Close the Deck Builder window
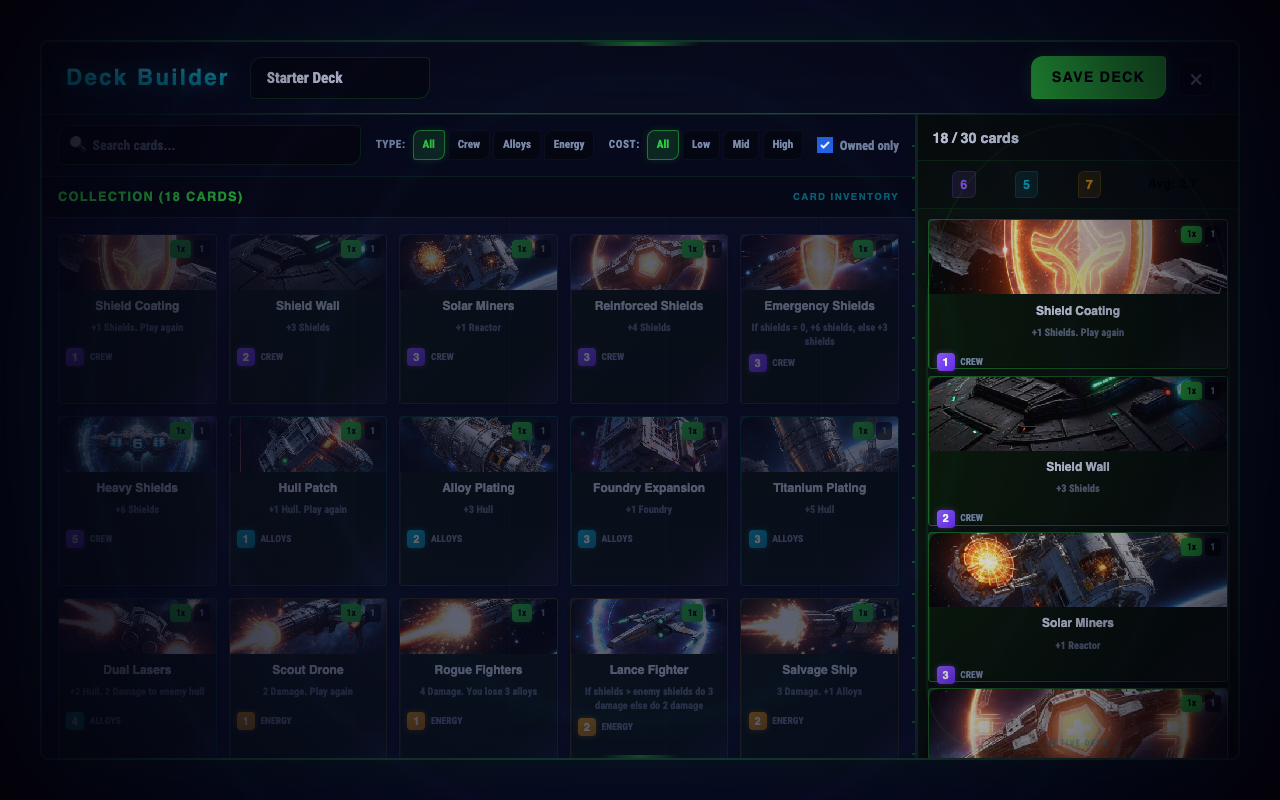 point(1196,79)
